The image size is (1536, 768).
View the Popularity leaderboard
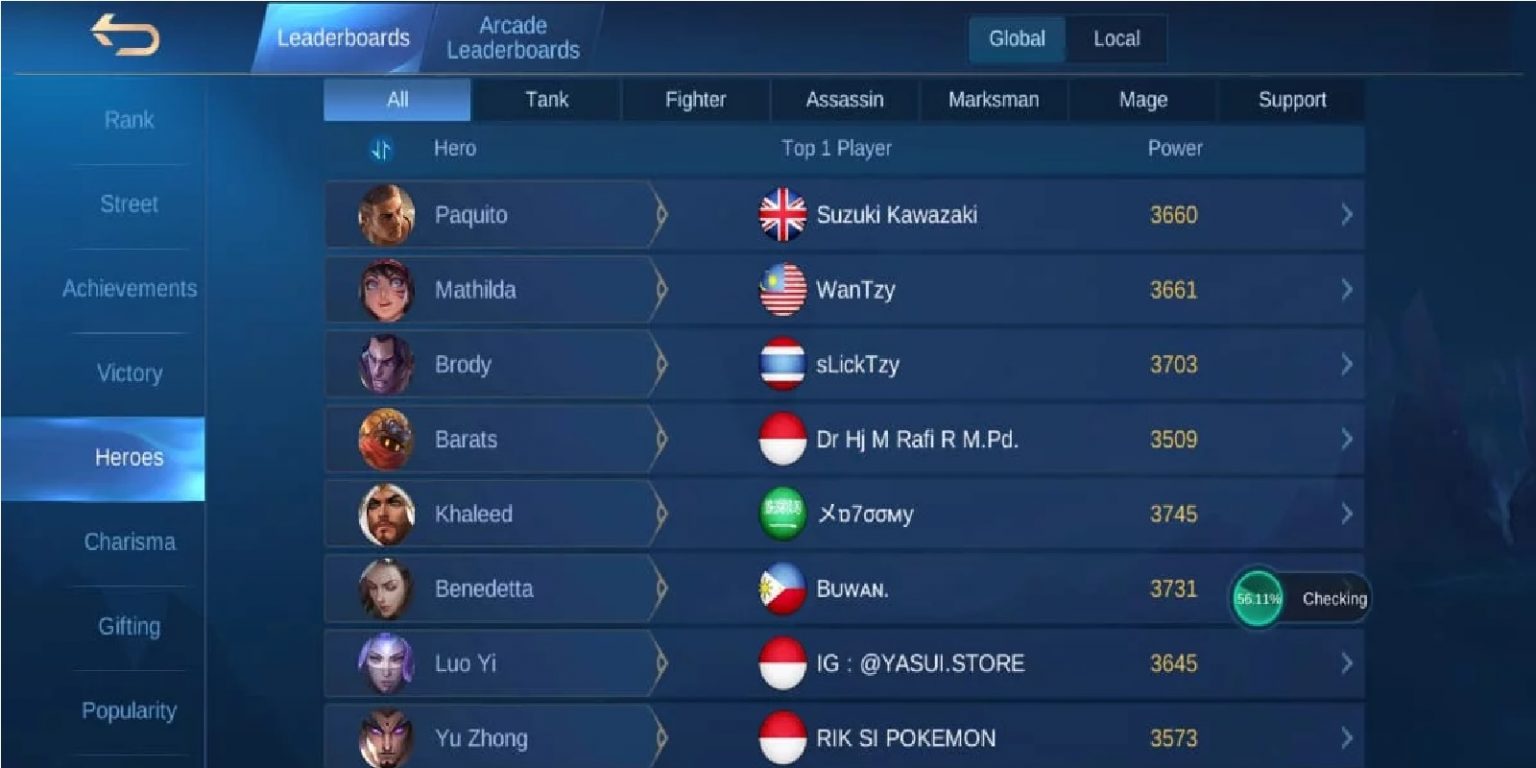(129, 711)
